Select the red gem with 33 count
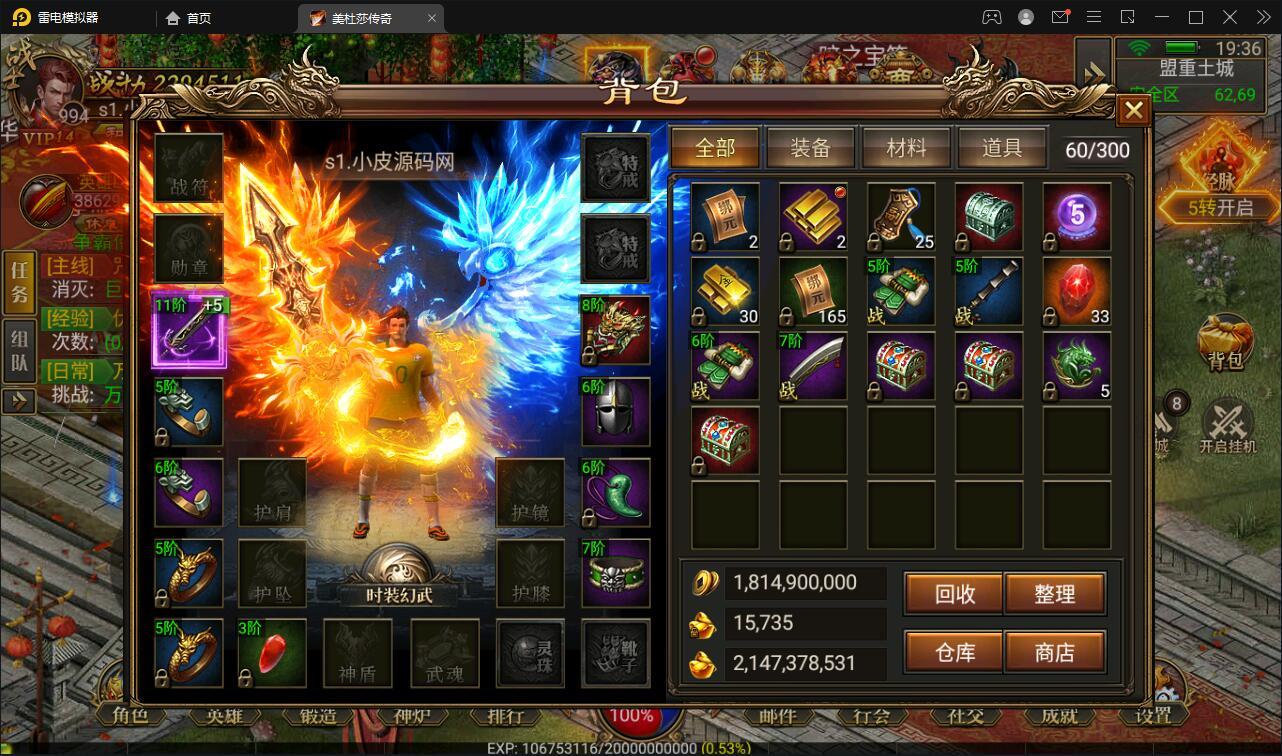The width and height of the screenshot is (1282, 756). [x=1077, y=291]
